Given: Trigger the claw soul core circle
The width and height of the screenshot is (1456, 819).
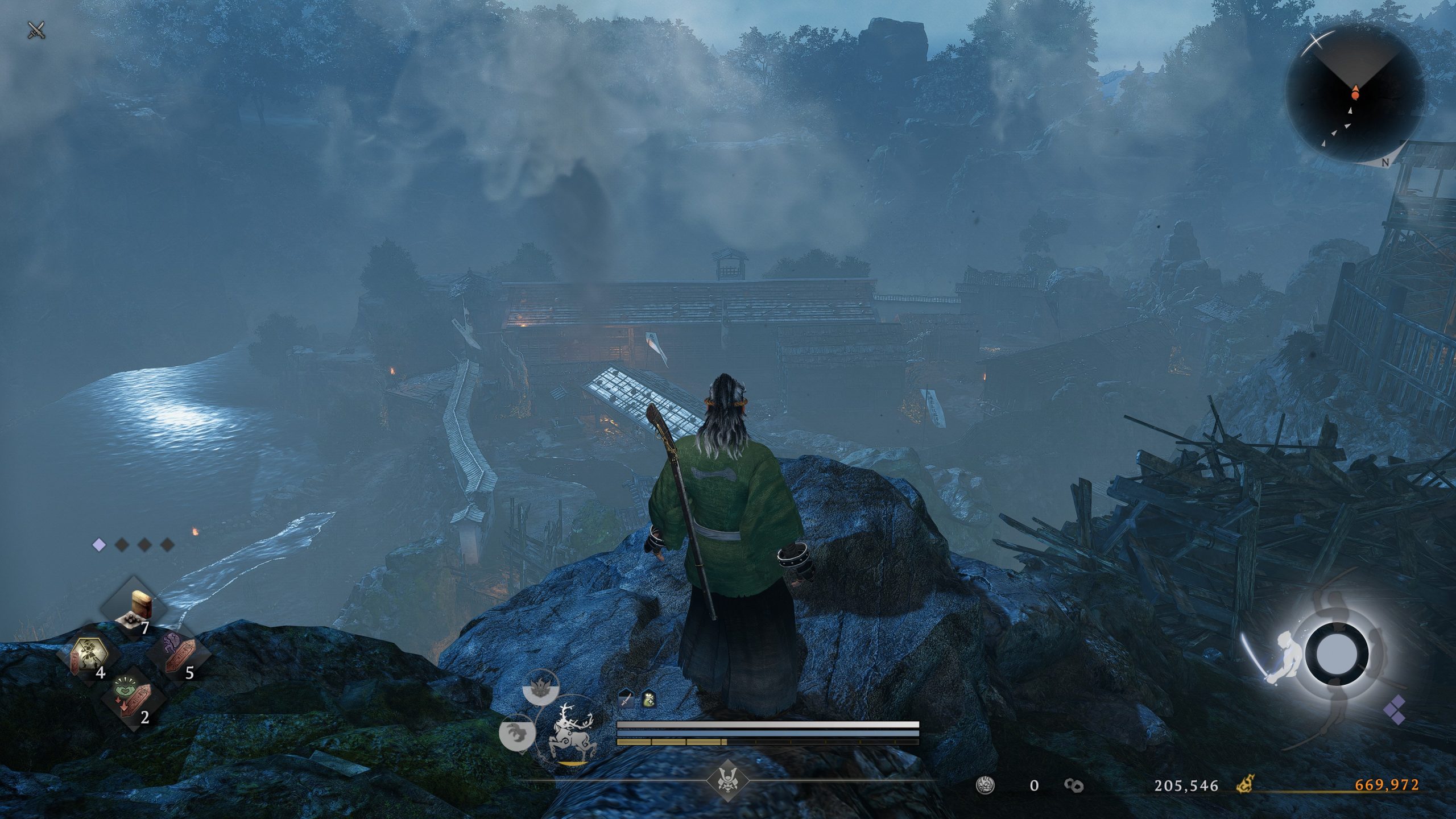Looking at the screenshot, I should pos(517,733).
